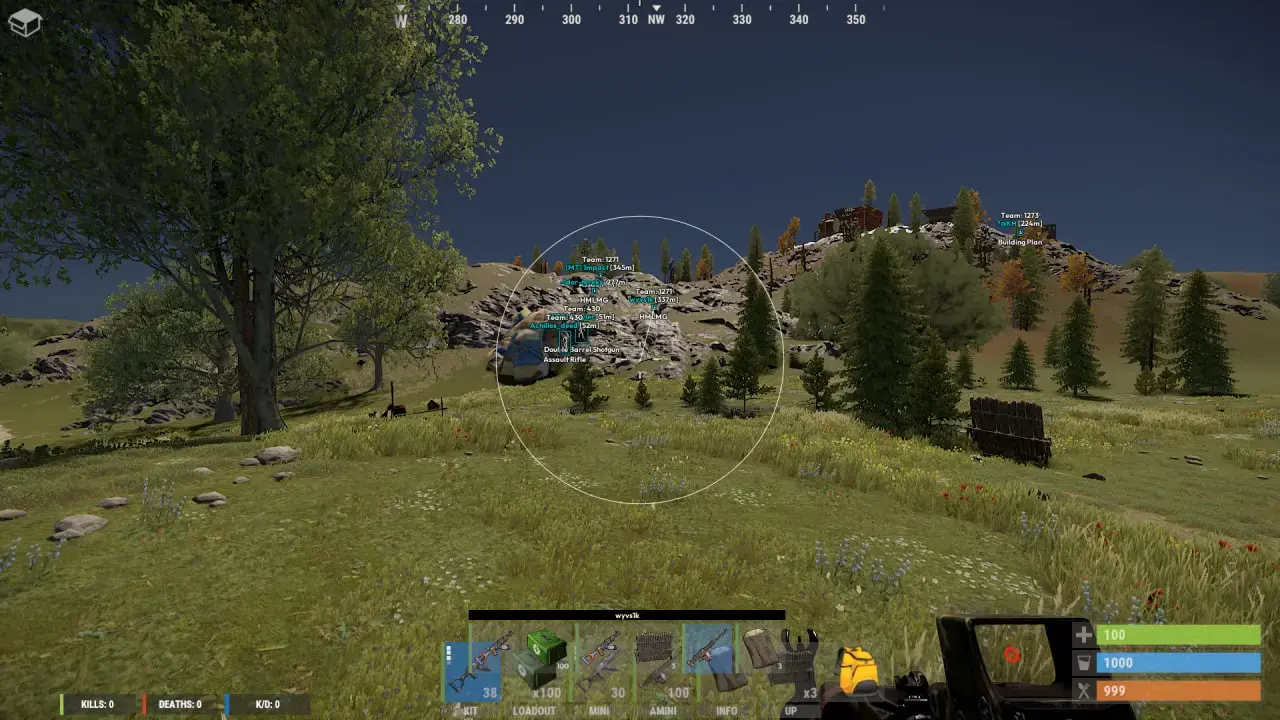Select the assault rifle in the KIT slot
Viewport: 1280px width, 720px height.
click(x=483, y=659)
